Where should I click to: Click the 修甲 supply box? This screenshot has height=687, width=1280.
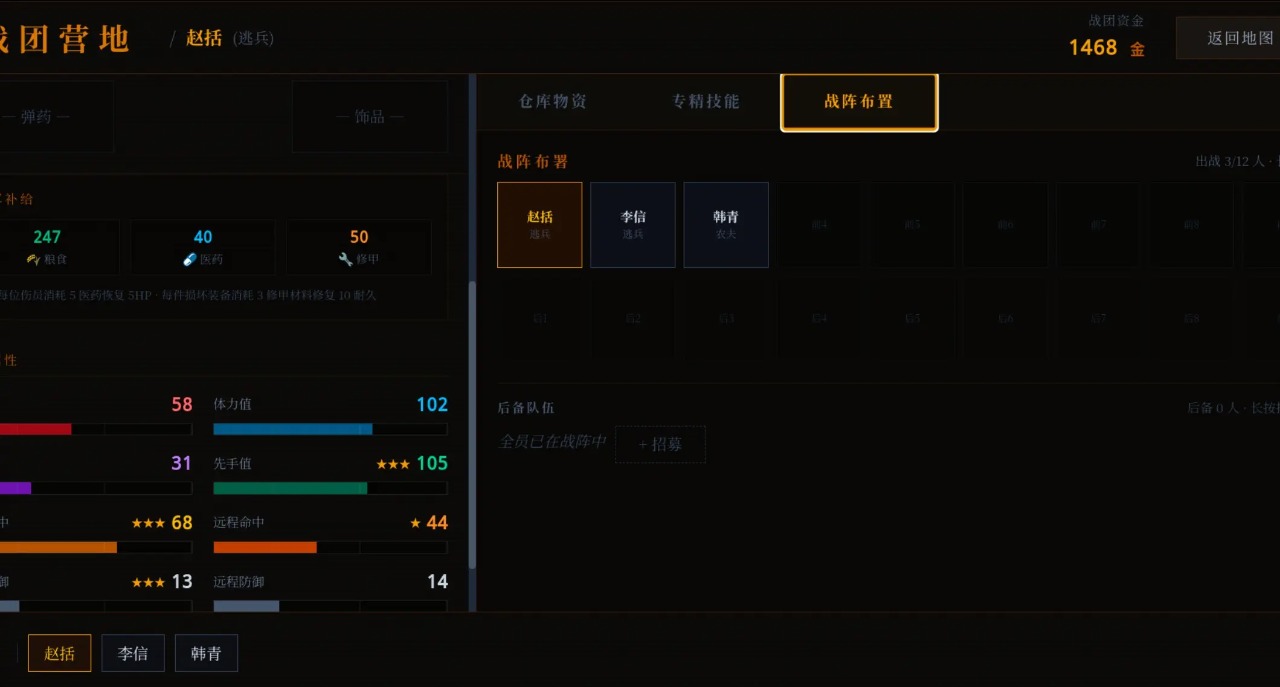click(359, 247)
